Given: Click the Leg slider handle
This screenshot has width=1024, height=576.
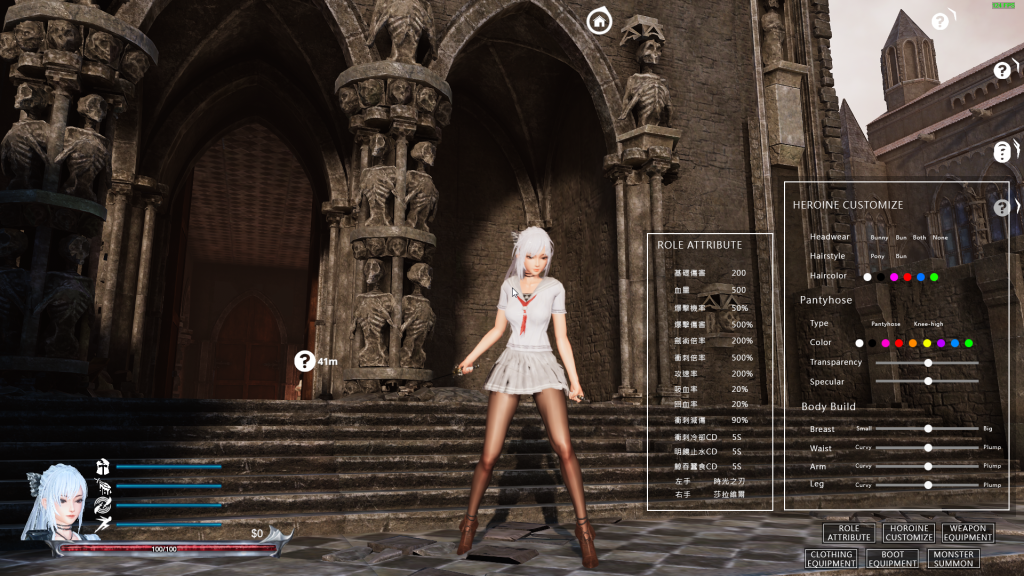Looking at the screenshot, I should (928, 484).
